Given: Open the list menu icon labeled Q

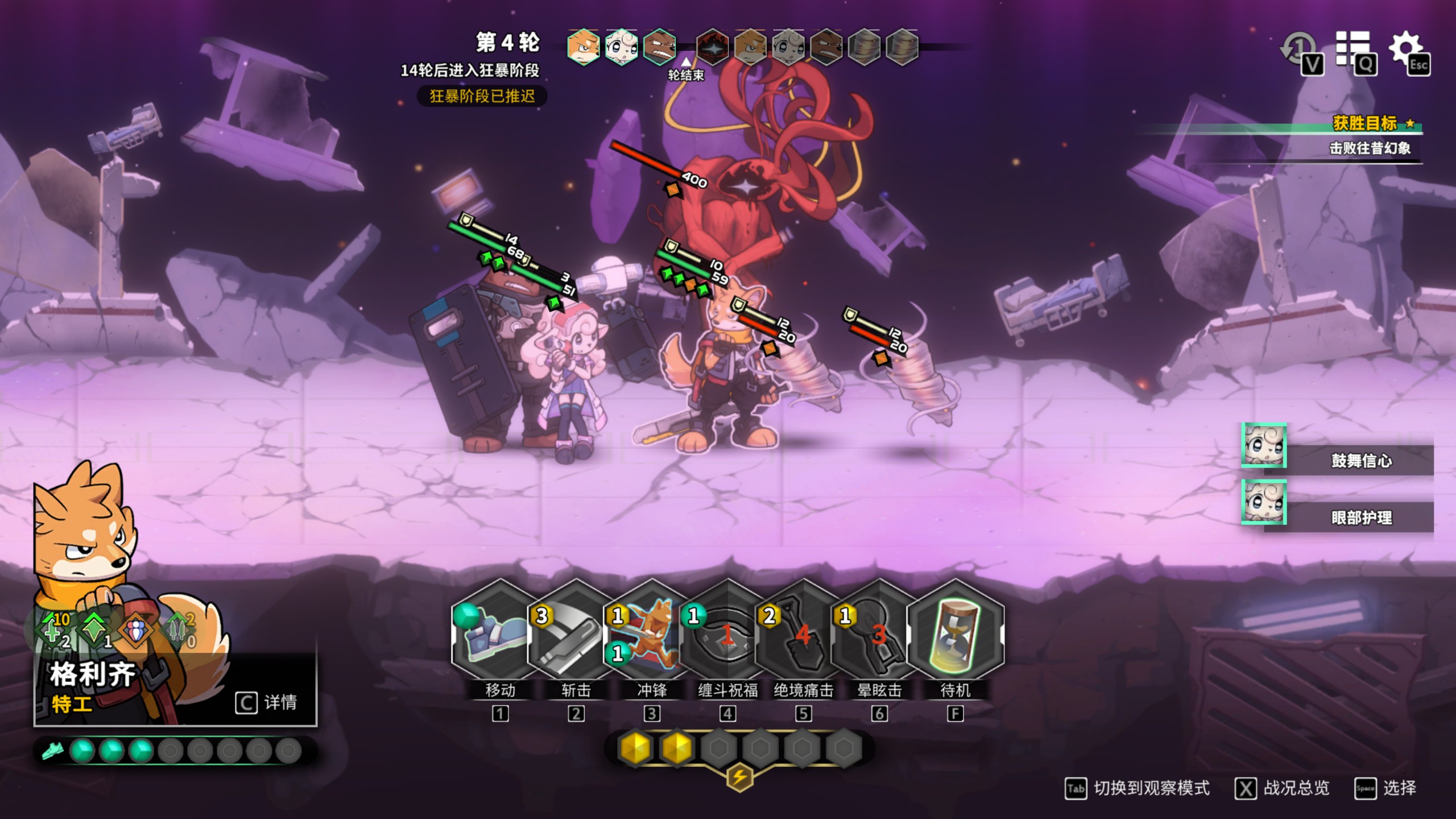Looking at the screenshot, I should coord(1354,51).
